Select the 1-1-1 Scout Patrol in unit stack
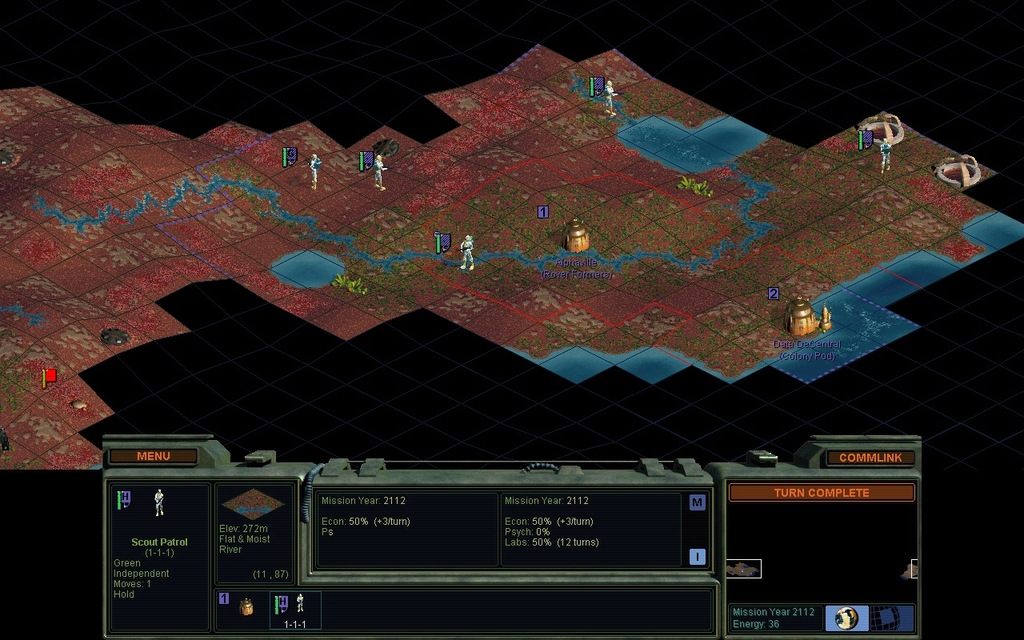Image resolution: width=1024 pixels, height=640 pixels. 296,607
